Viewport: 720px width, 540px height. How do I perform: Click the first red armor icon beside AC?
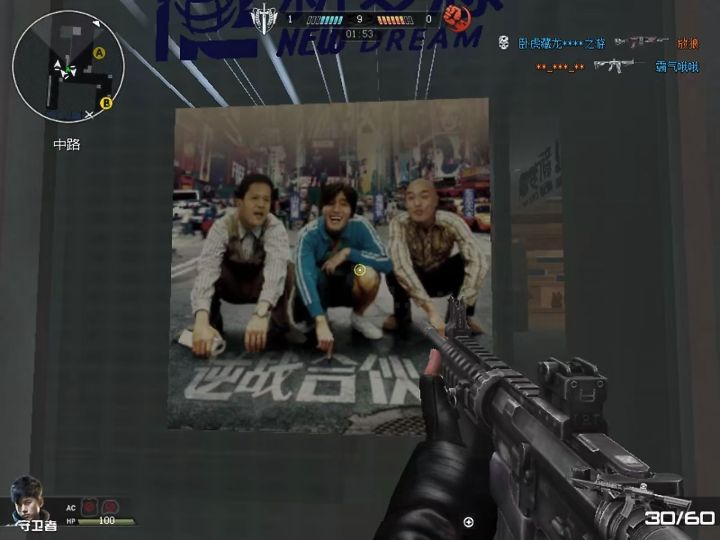(x=90, y=507)
